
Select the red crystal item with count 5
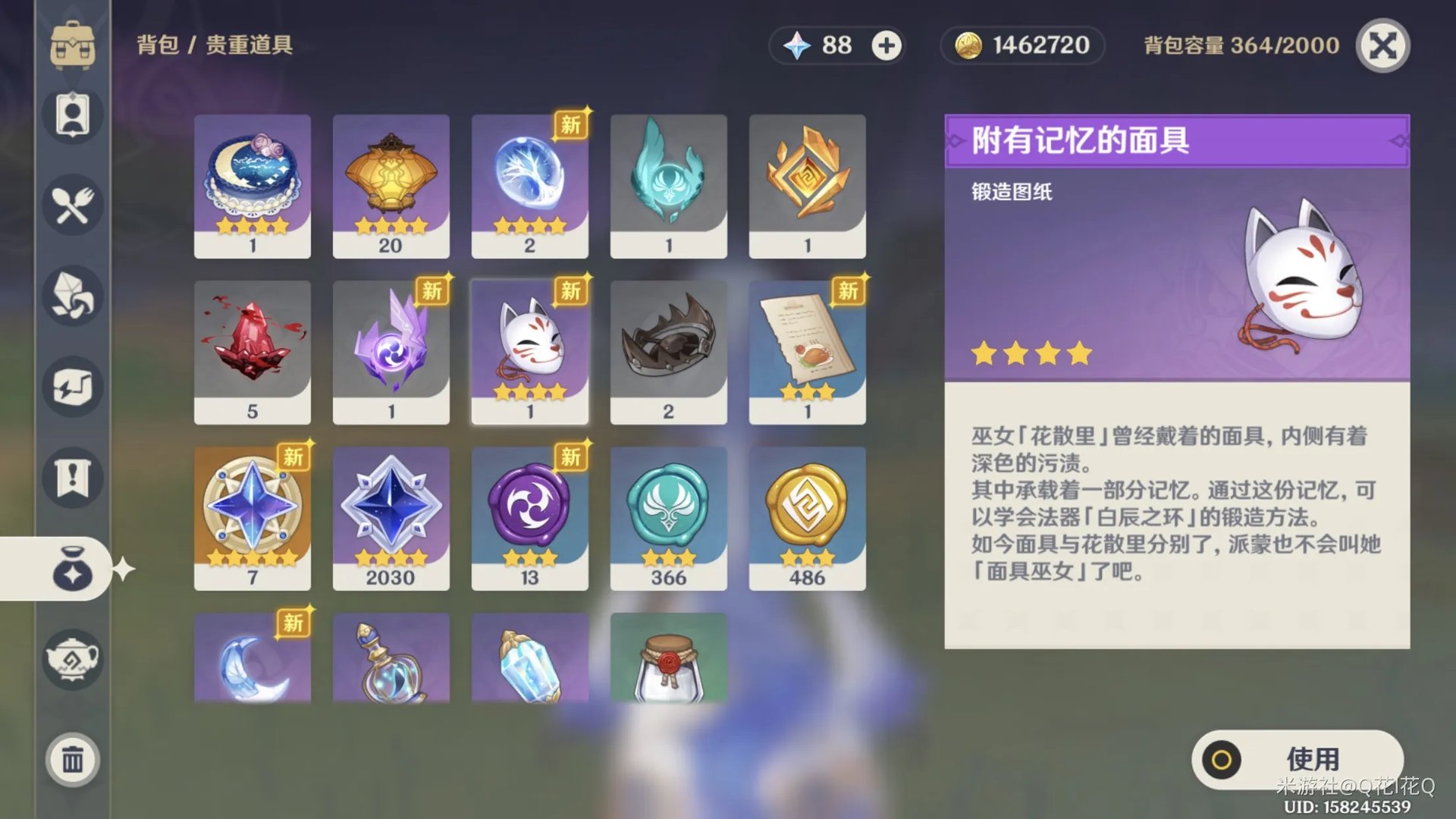pyautogui.click(x=253, y=350)
